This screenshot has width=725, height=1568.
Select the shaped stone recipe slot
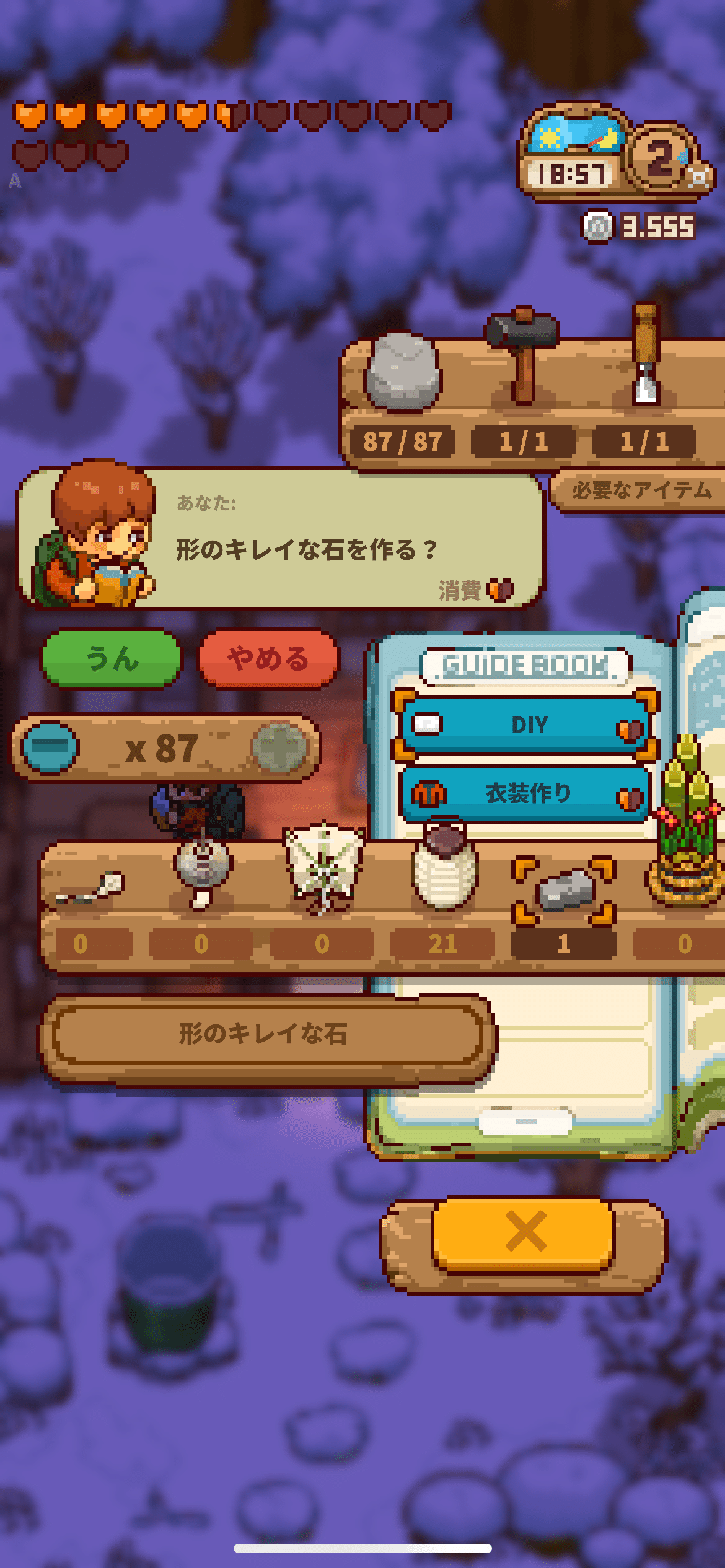coord(564,890)
